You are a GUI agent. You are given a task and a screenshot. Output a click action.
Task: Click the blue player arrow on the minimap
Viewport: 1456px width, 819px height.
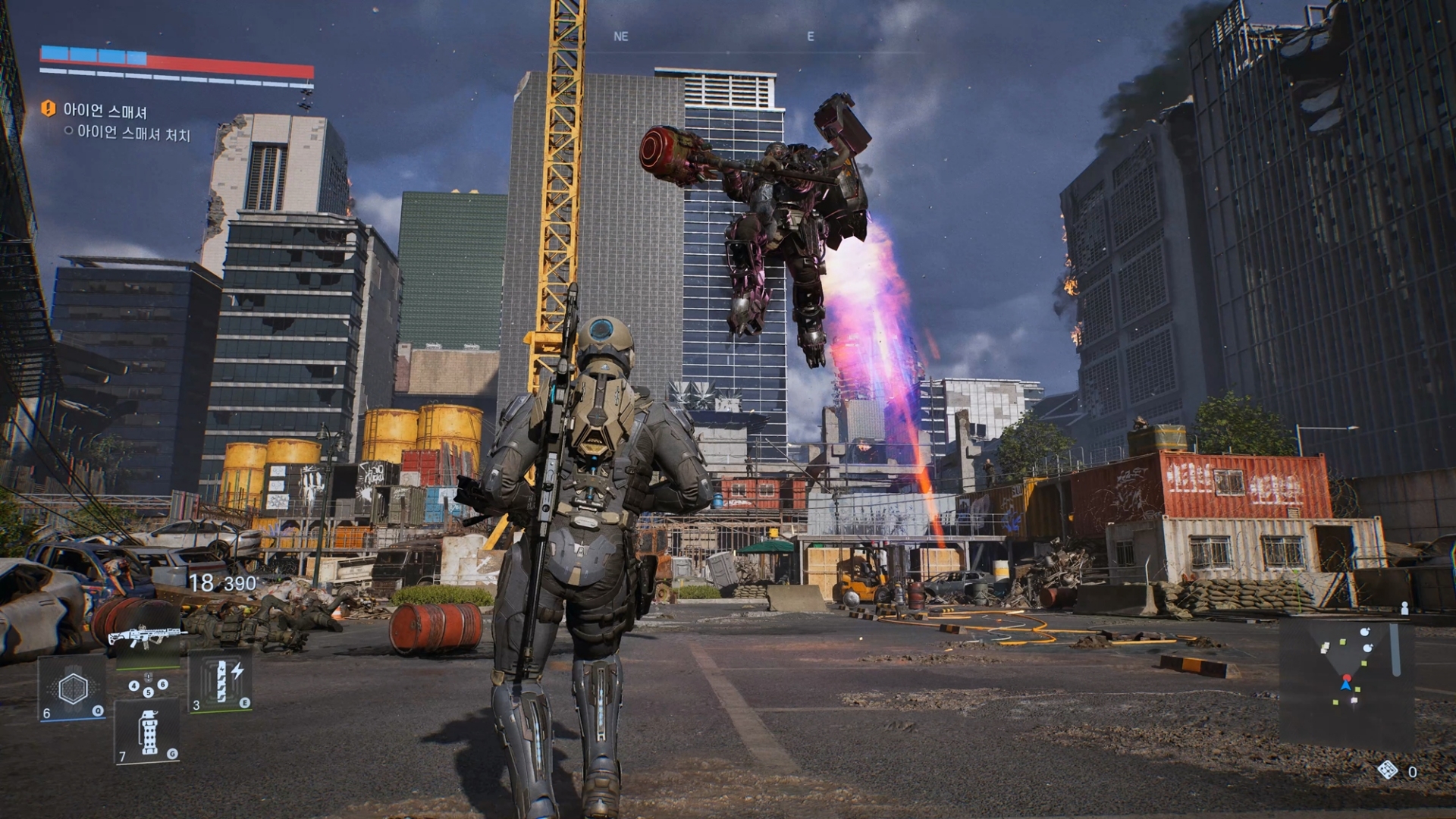1345,687
